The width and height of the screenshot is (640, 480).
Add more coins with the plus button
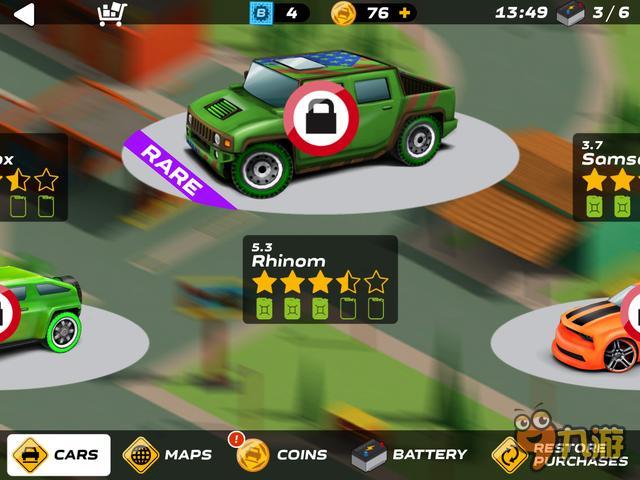tap(404, 13)
